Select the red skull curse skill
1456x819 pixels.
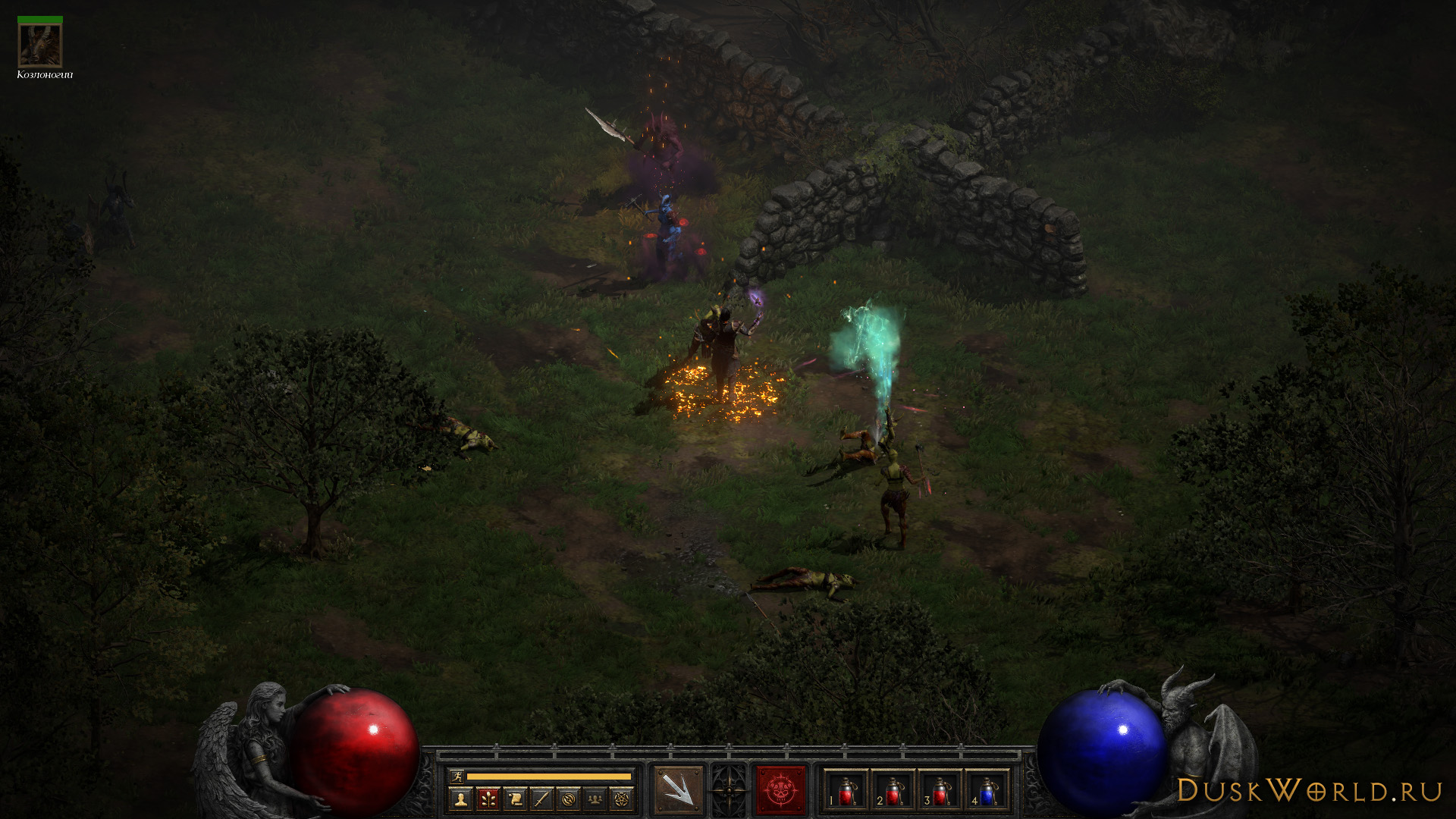pyautogui.click(x=780, y=790)
